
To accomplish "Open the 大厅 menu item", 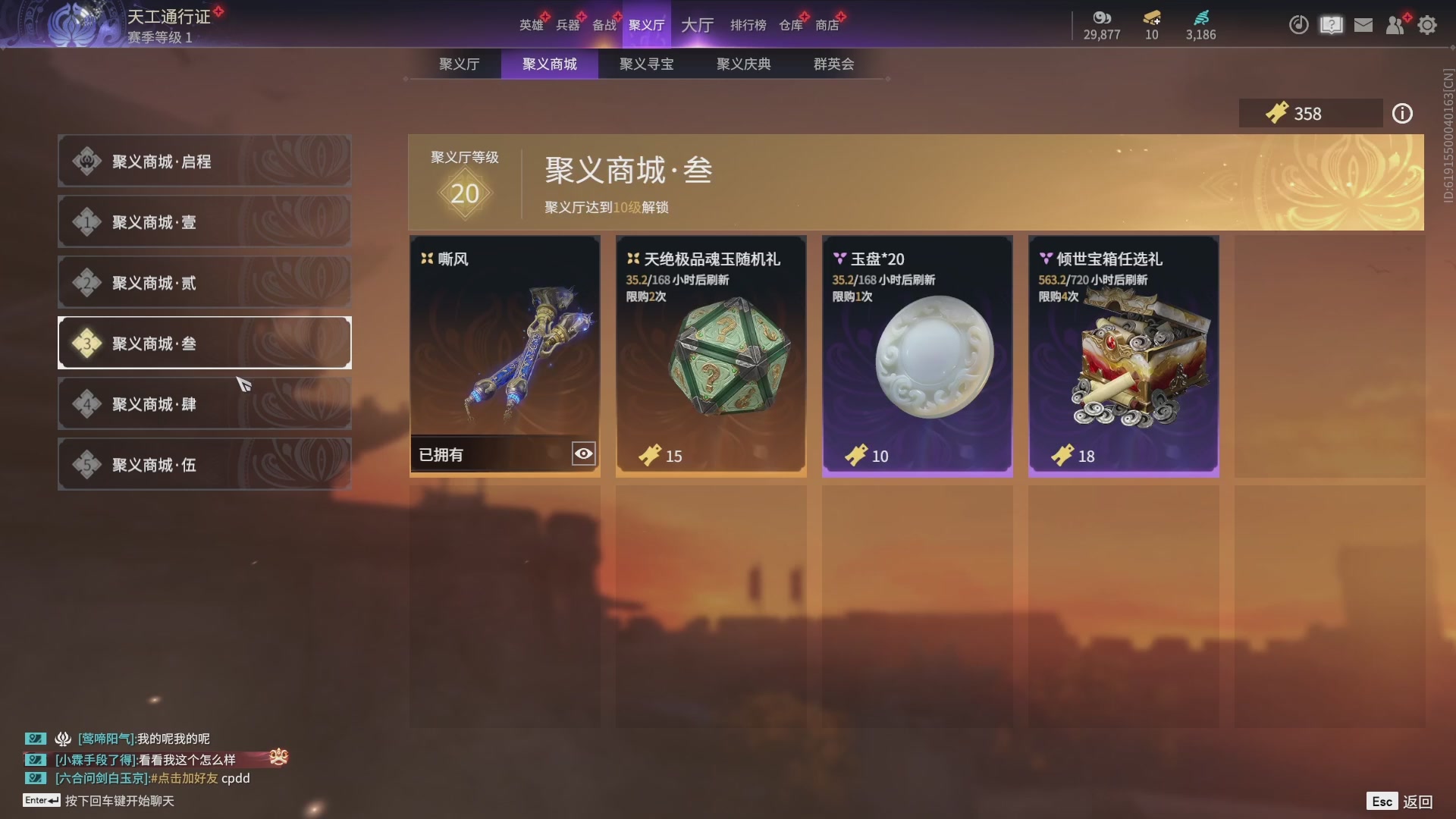I will [697, 25].
